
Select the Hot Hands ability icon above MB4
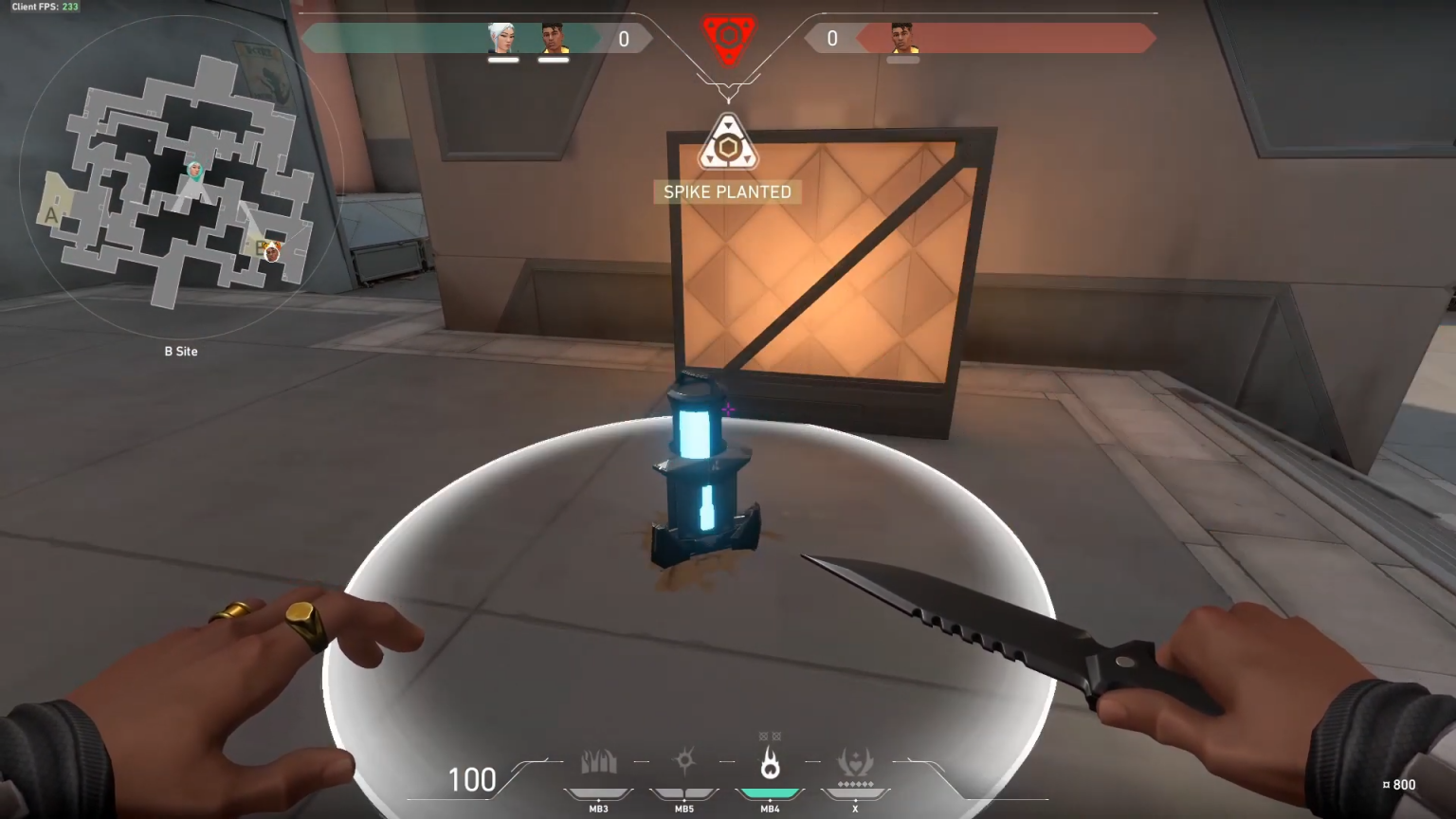tap(771, 760)
